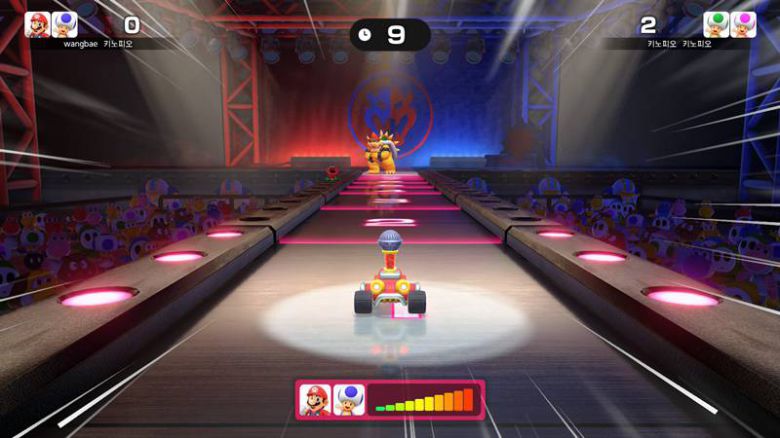
Task: Select the blue Toad portrait beside score 0
Action: tap(65, 25)
